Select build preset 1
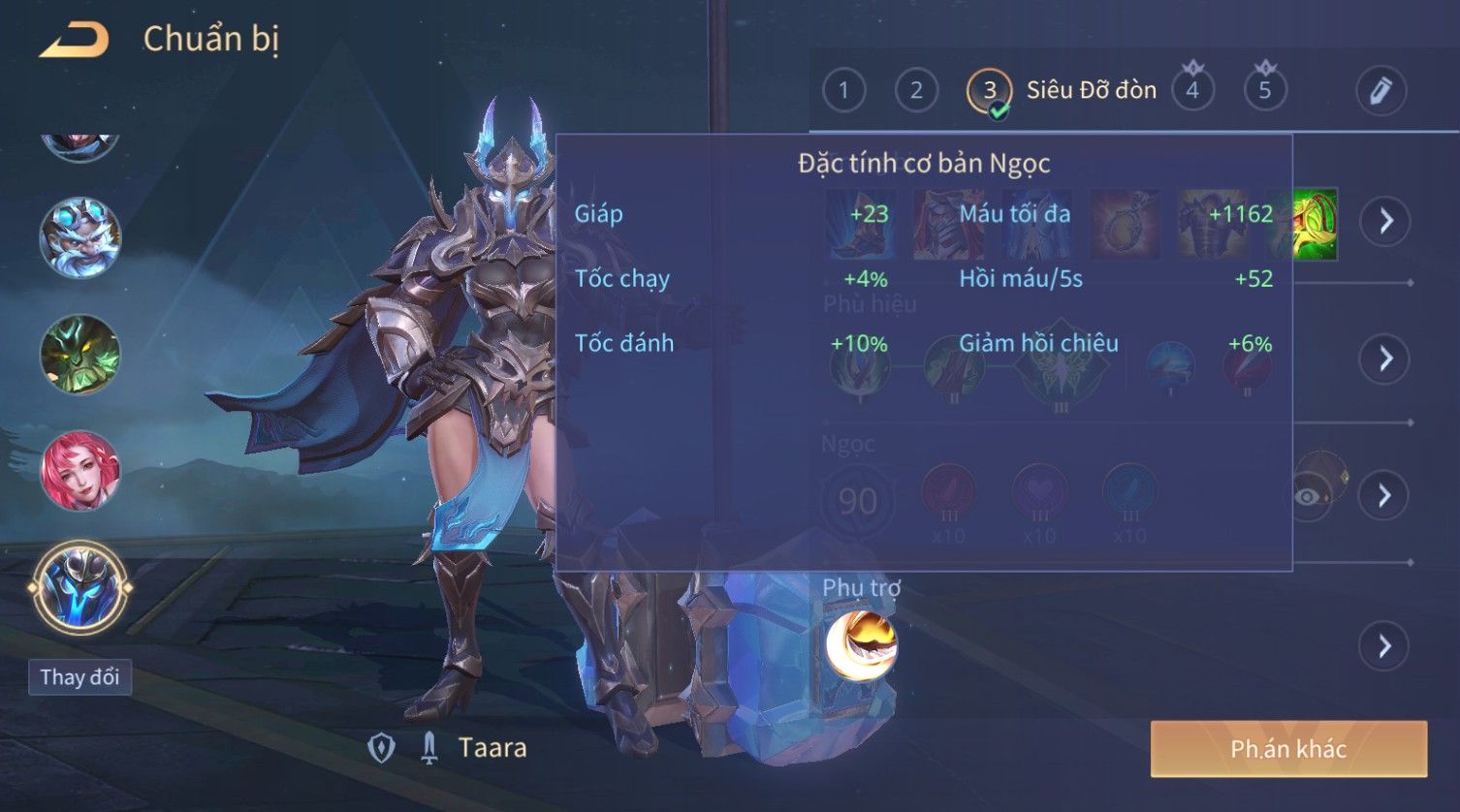Viewport: 1460px width, 812px height. (843, 90)
